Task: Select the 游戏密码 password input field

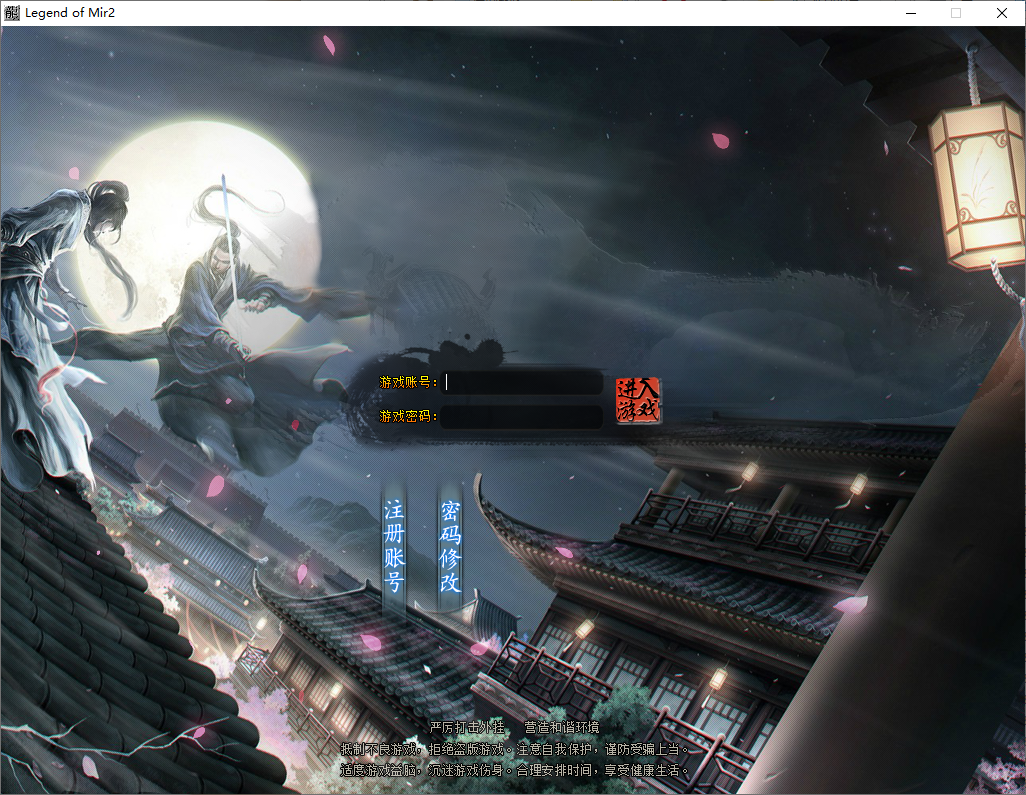Action: [523, 416]
